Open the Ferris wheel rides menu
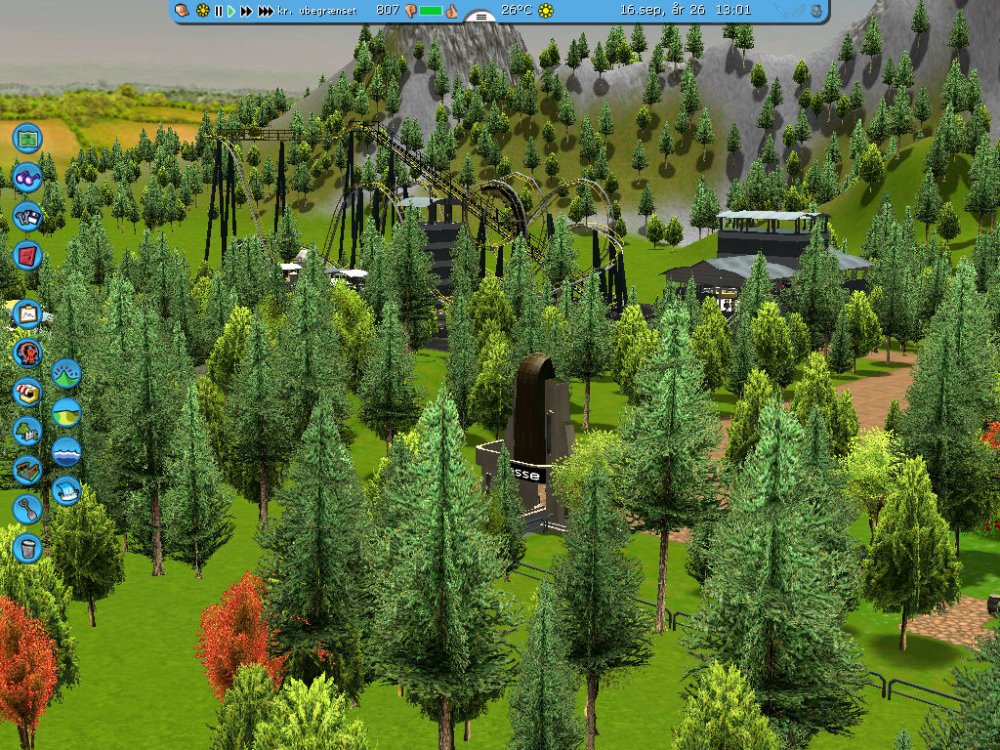This screenshot has width=1000, height=750. [x=27, y=352]
